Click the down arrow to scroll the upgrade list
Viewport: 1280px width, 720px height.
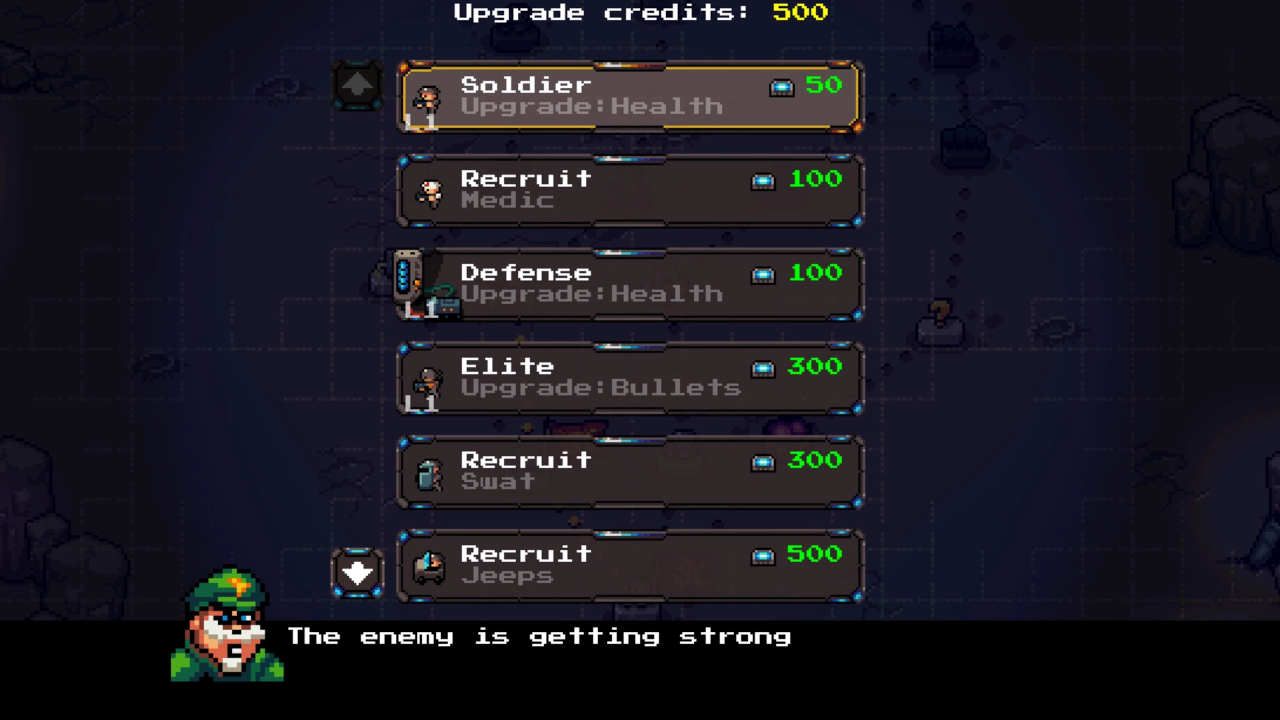tap(358, 571)
